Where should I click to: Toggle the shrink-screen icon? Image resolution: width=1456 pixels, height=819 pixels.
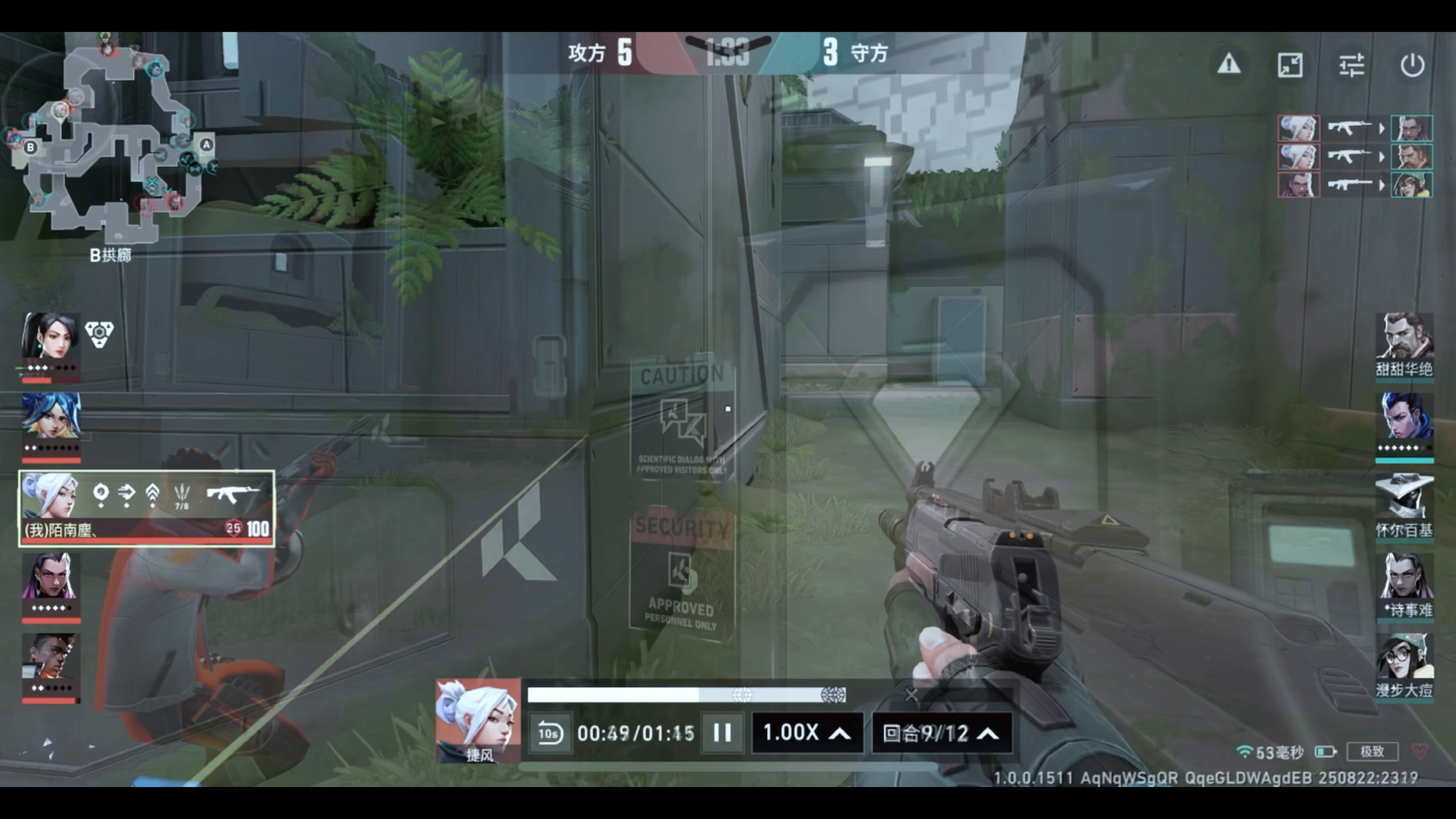click(1290, 65)
